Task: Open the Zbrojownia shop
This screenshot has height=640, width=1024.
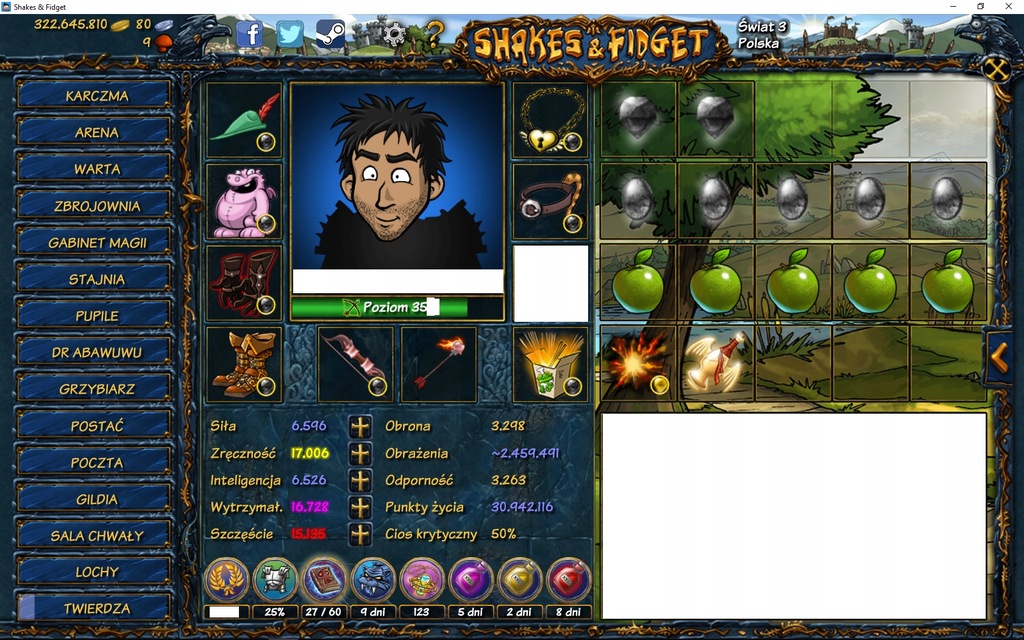Action: pyautogui.click(x=96, y=206)
